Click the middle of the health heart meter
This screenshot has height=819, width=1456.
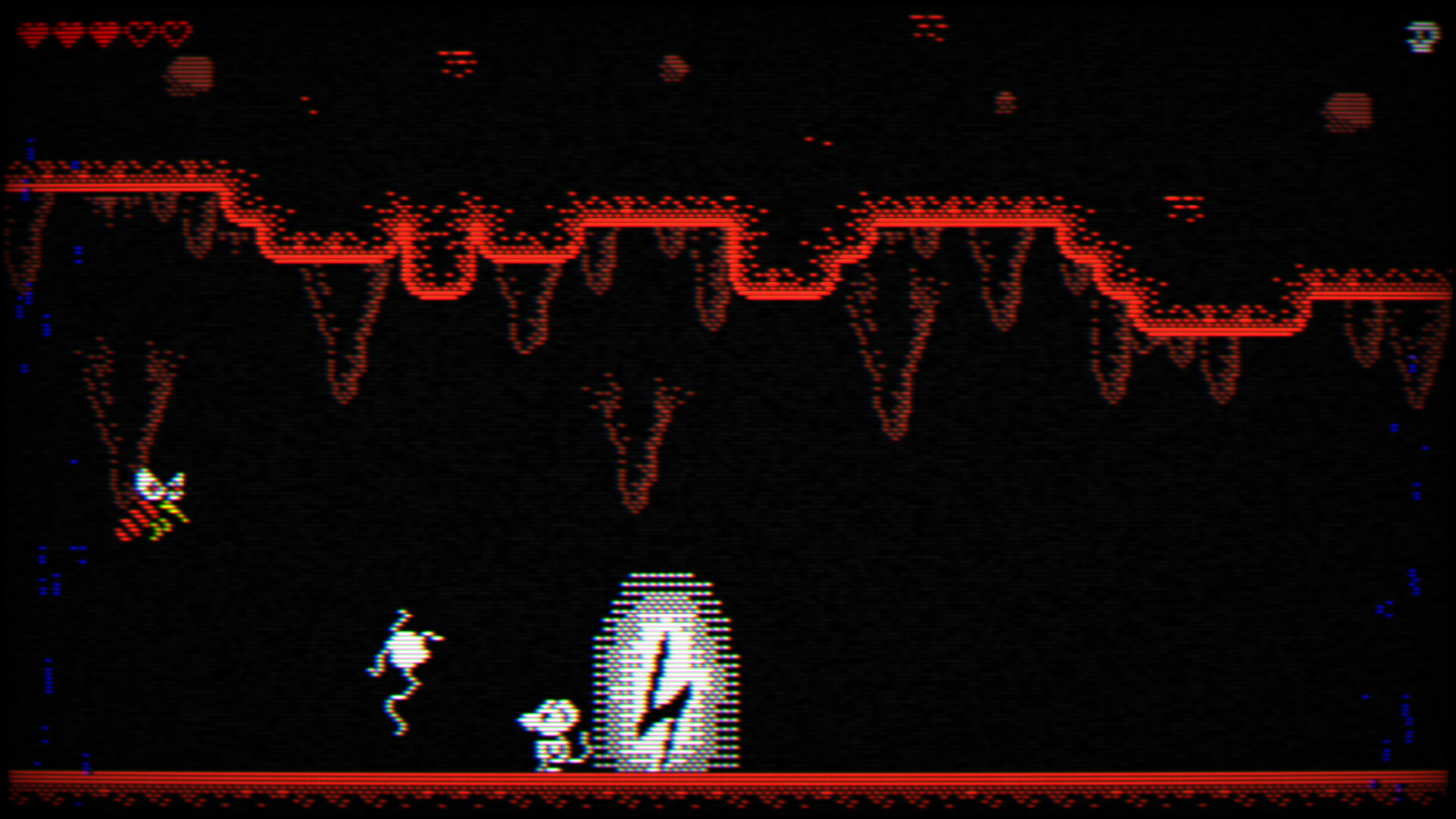[104, 32]
